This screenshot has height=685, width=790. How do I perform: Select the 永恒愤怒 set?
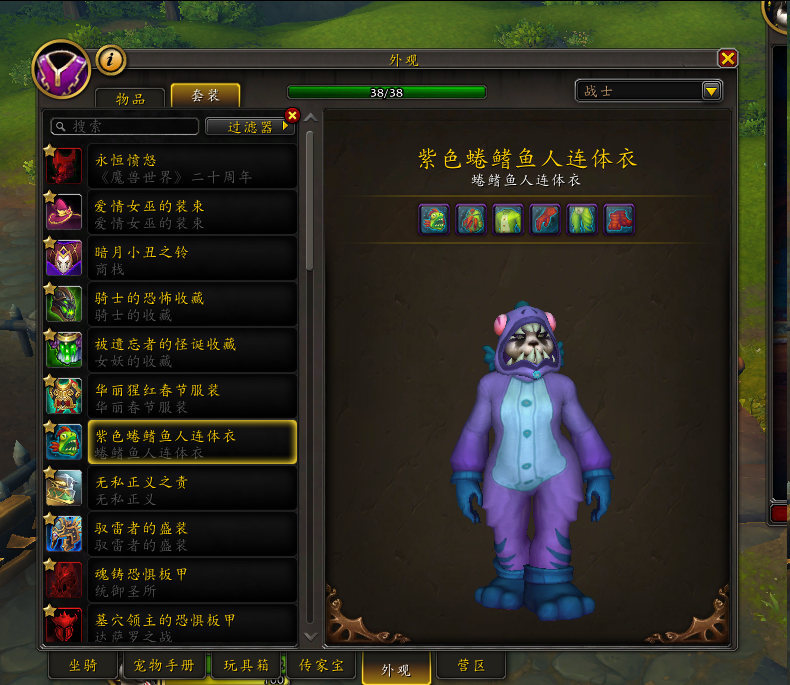pyautogui.click(x=170, y=166)
